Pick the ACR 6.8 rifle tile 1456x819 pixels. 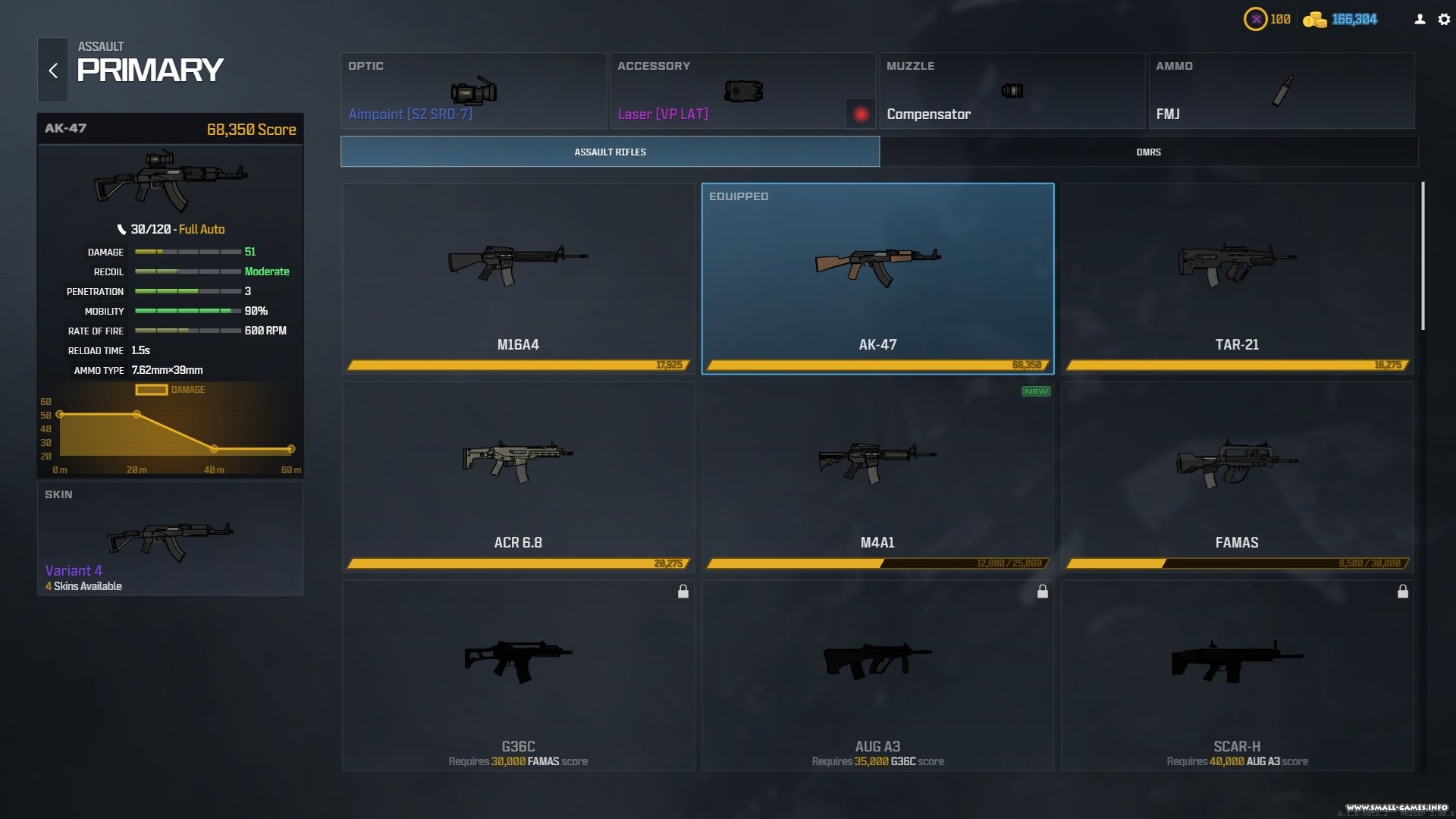click(x=518, y=476)
